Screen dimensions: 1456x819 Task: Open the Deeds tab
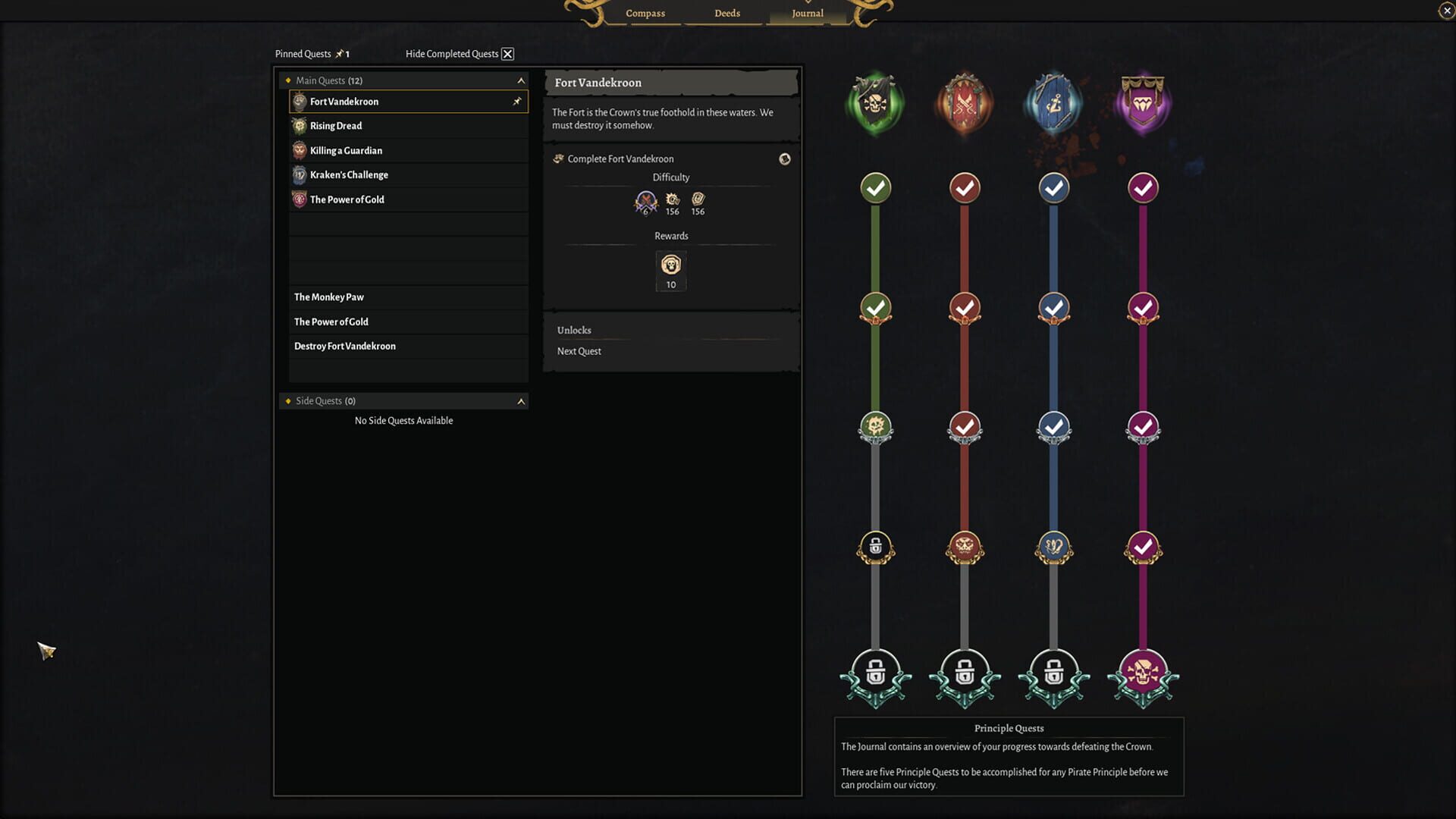726,13
